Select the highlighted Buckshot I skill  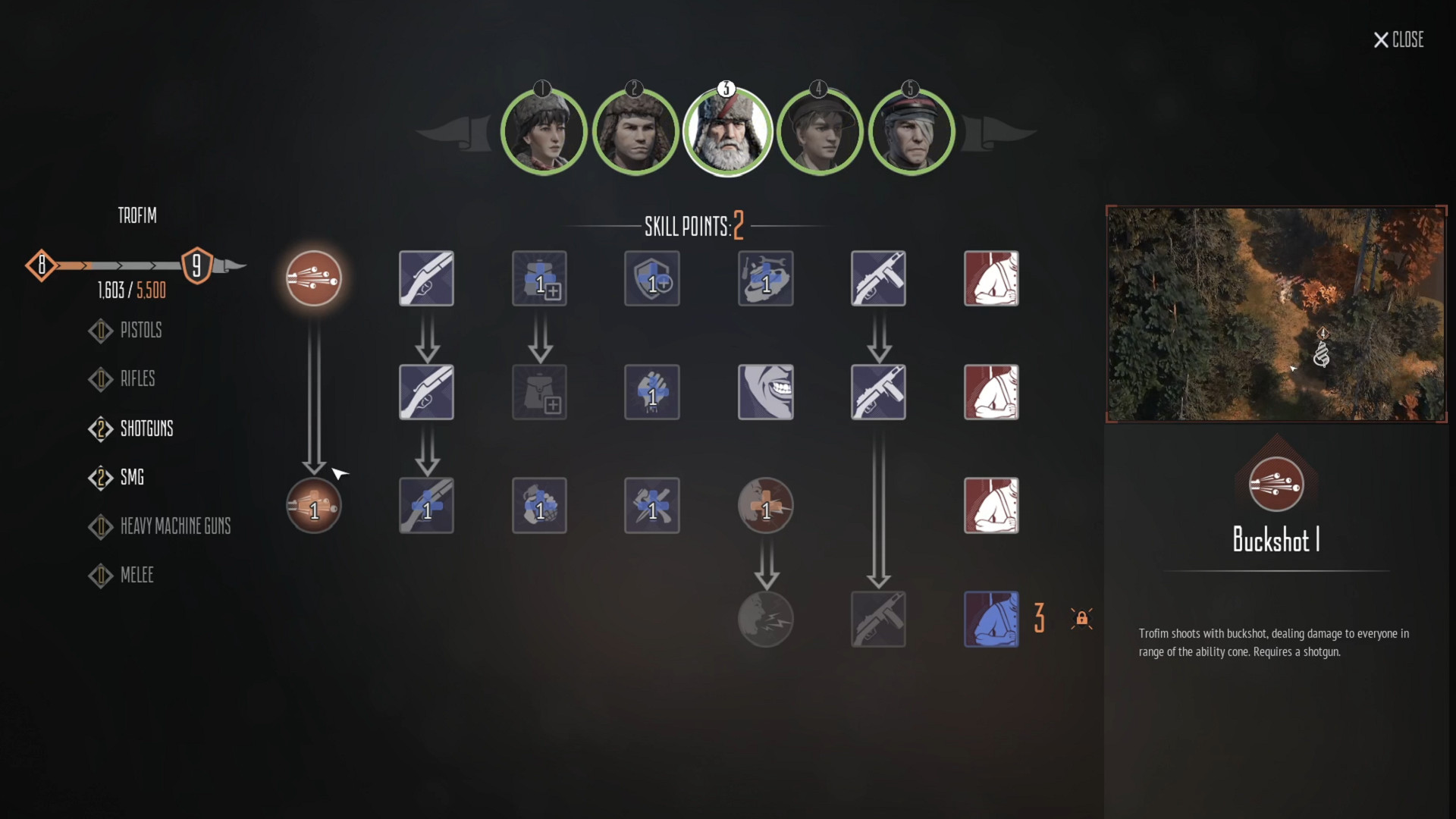pos(313,278)
